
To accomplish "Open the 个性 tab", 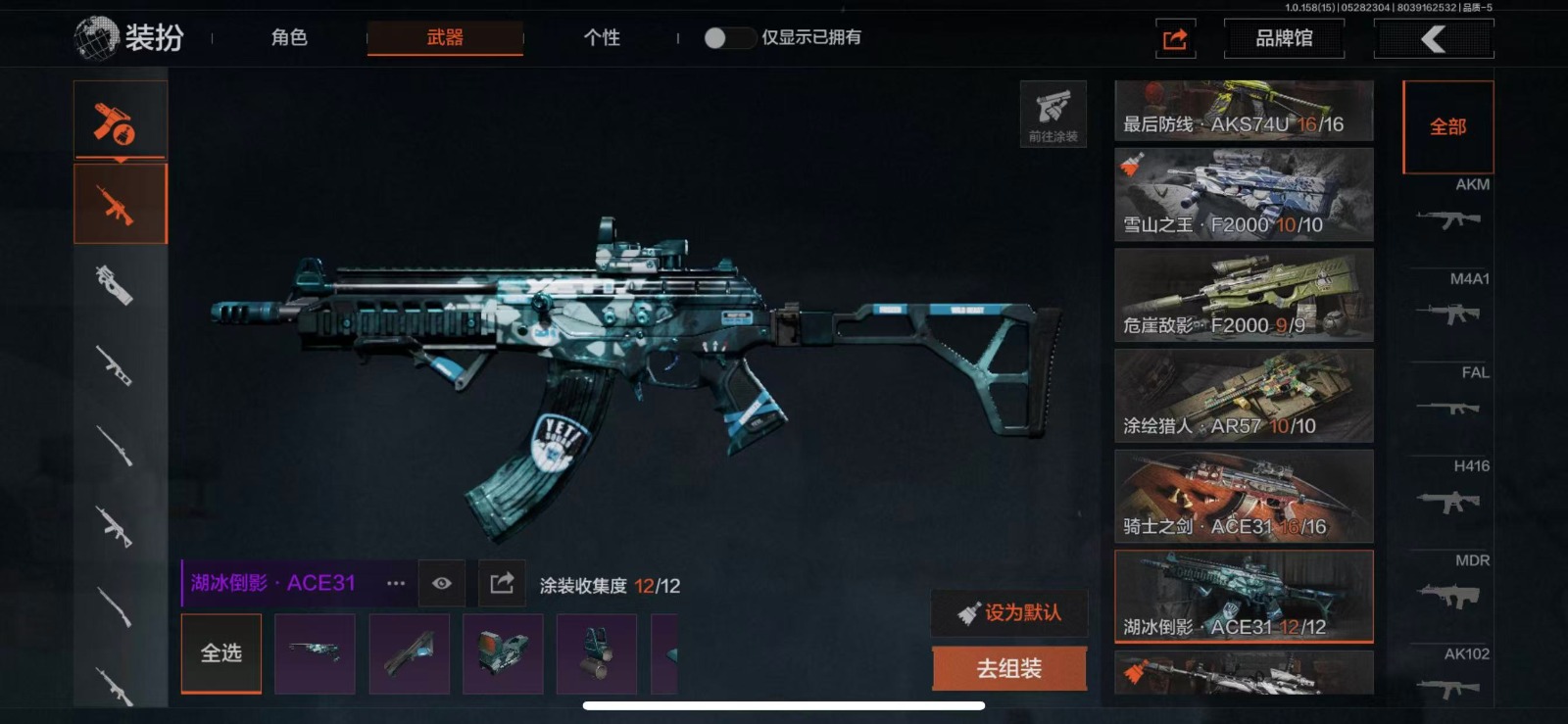I will (x=602, y=38).
